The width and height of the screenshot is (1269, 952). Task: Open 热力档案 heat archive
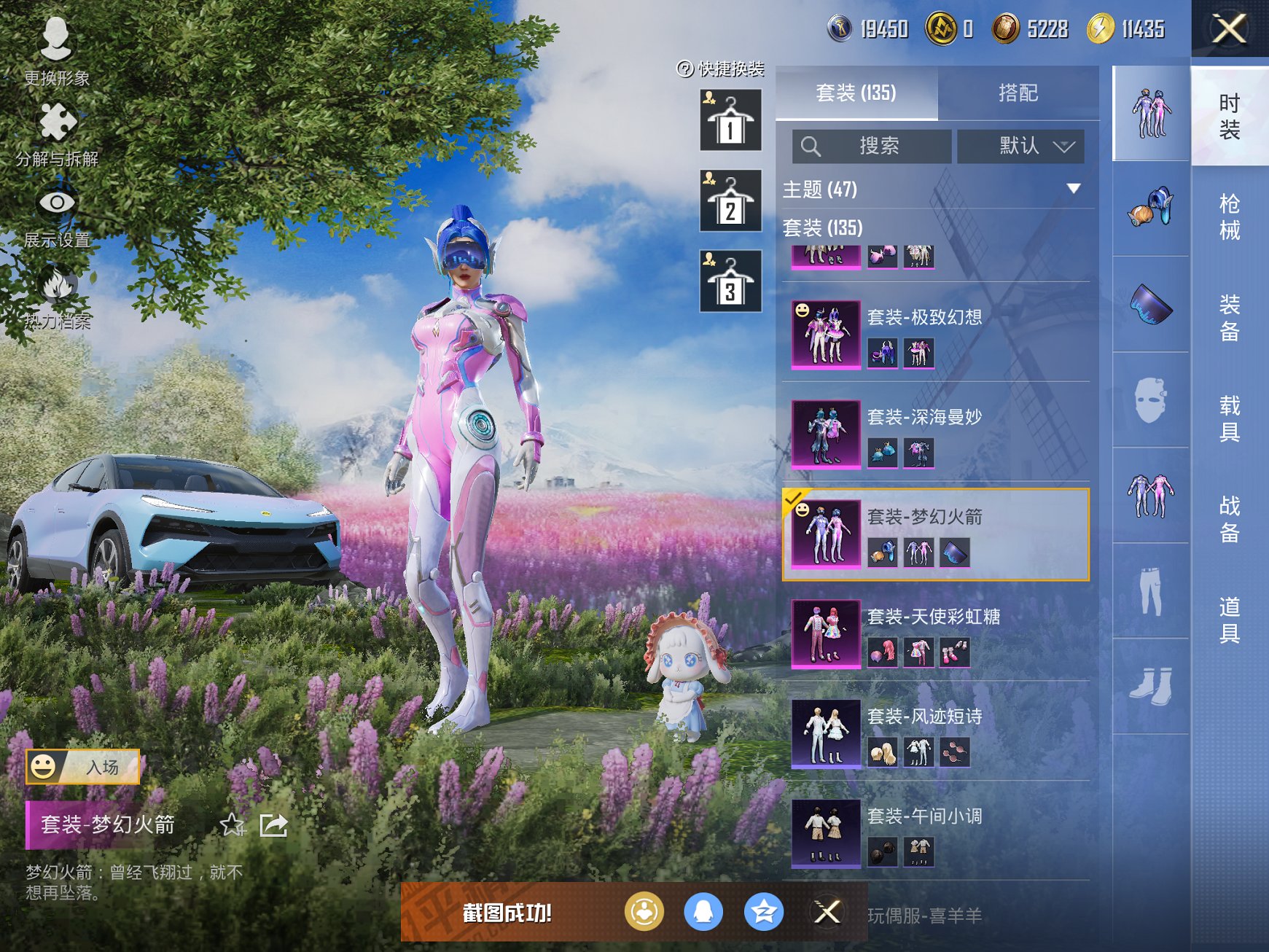coord(57,297)
